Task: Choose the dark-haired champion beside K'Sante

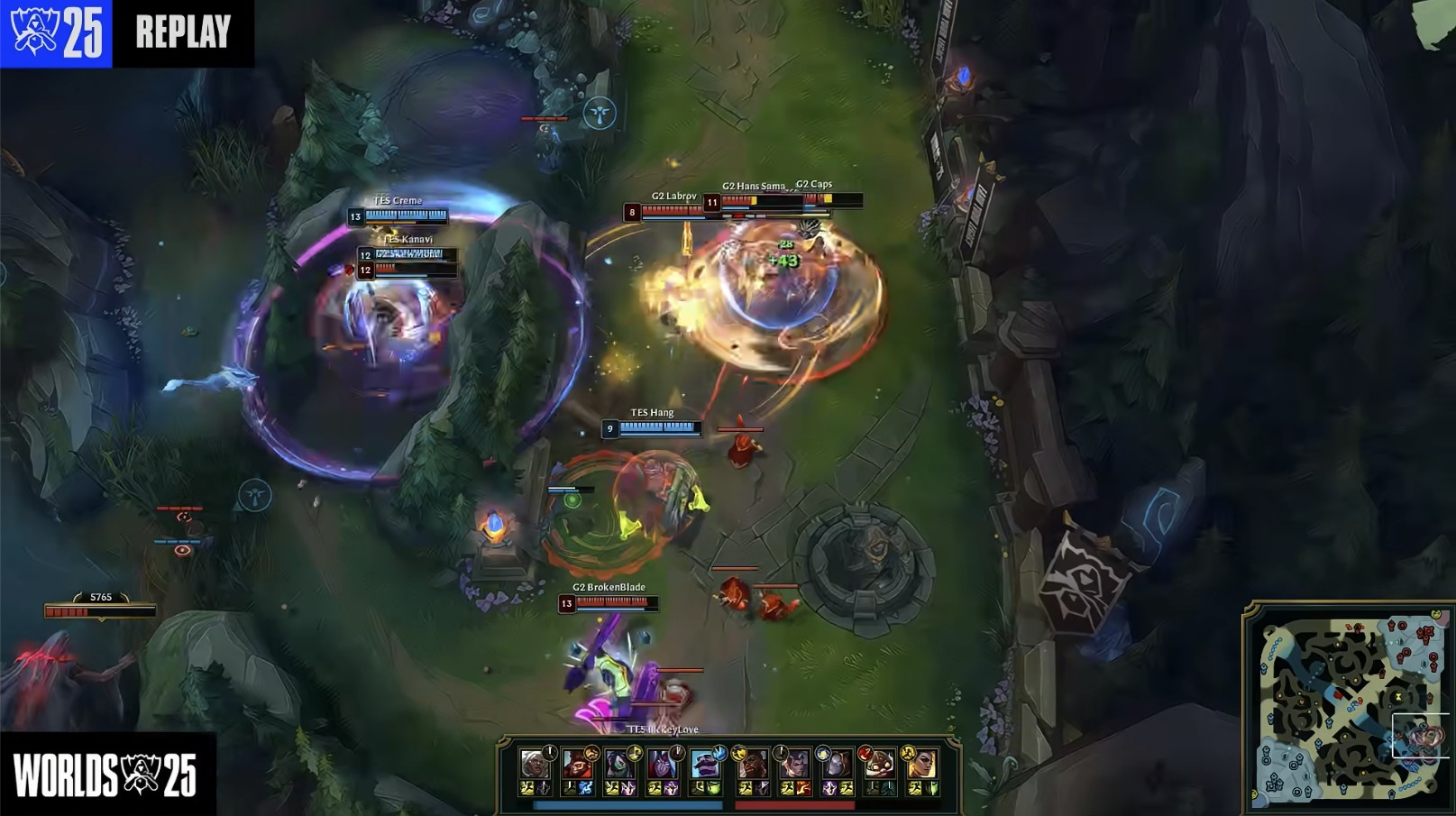Action: click(x=794, y=765)
